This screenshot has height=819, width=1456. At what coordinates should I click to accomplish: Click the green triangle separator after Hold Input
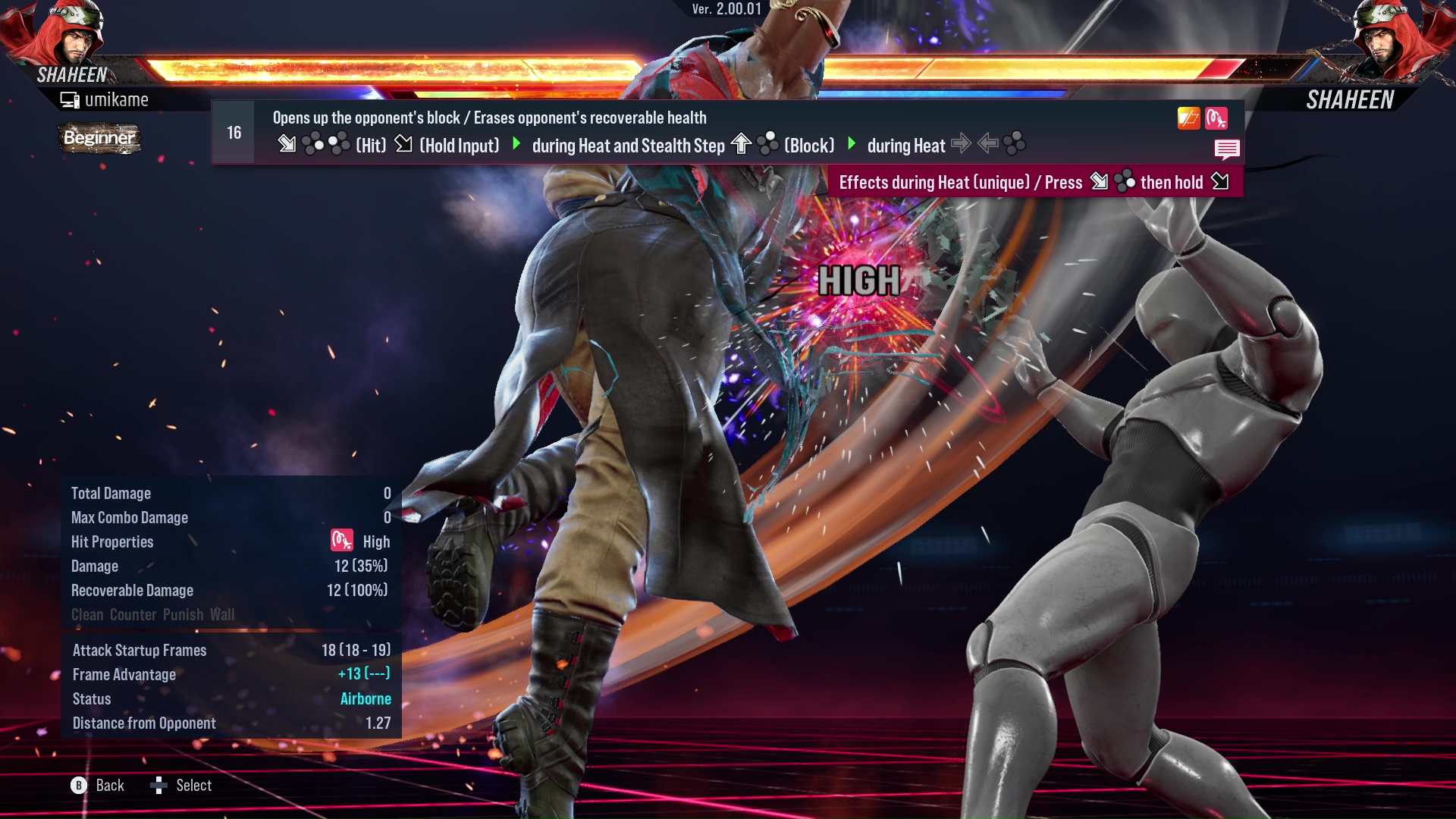pyautogui.click(x=518, y=144)
